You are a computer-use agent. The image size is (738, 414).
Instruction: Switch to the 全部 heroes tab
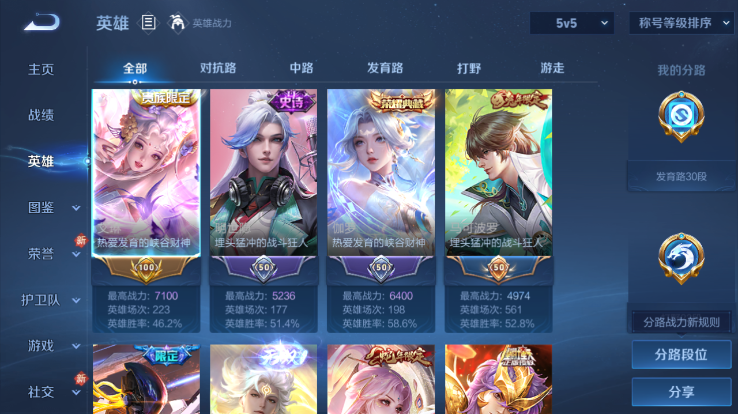tap(135, 69)
